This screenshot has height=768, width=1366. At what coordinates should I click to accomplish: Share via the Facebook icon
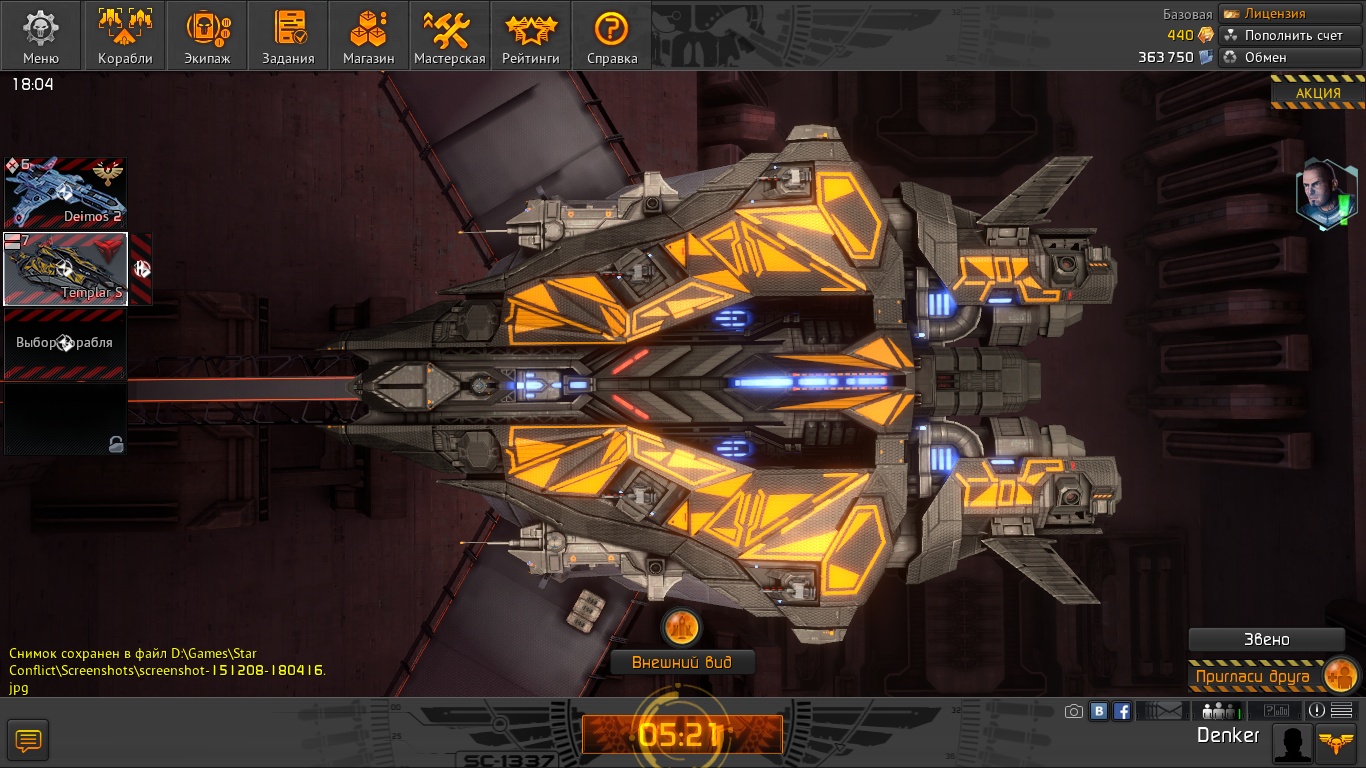coord(1122,711)
